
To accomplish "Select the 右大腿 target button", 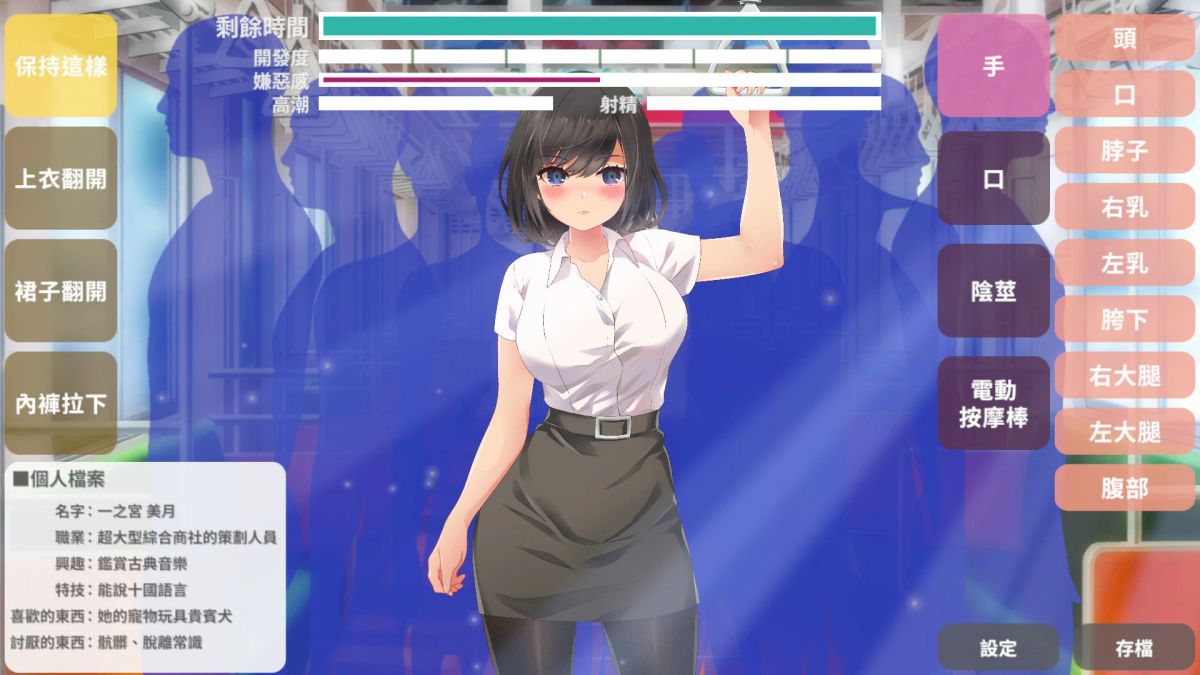I will (x=1124, y=376).
